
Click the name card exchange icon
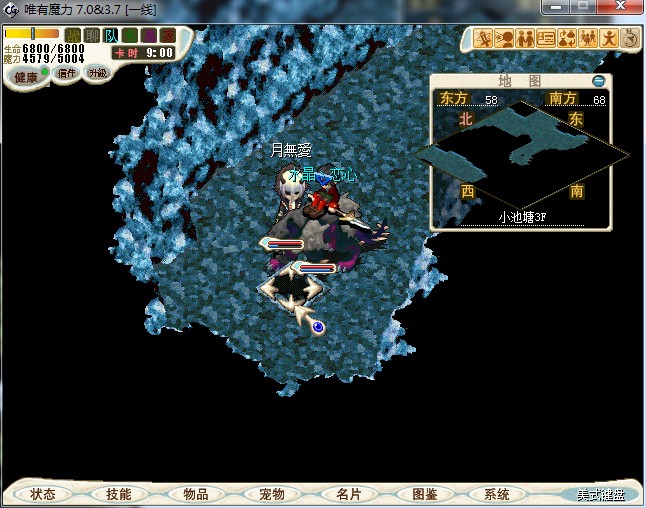[x=545, y=39]
